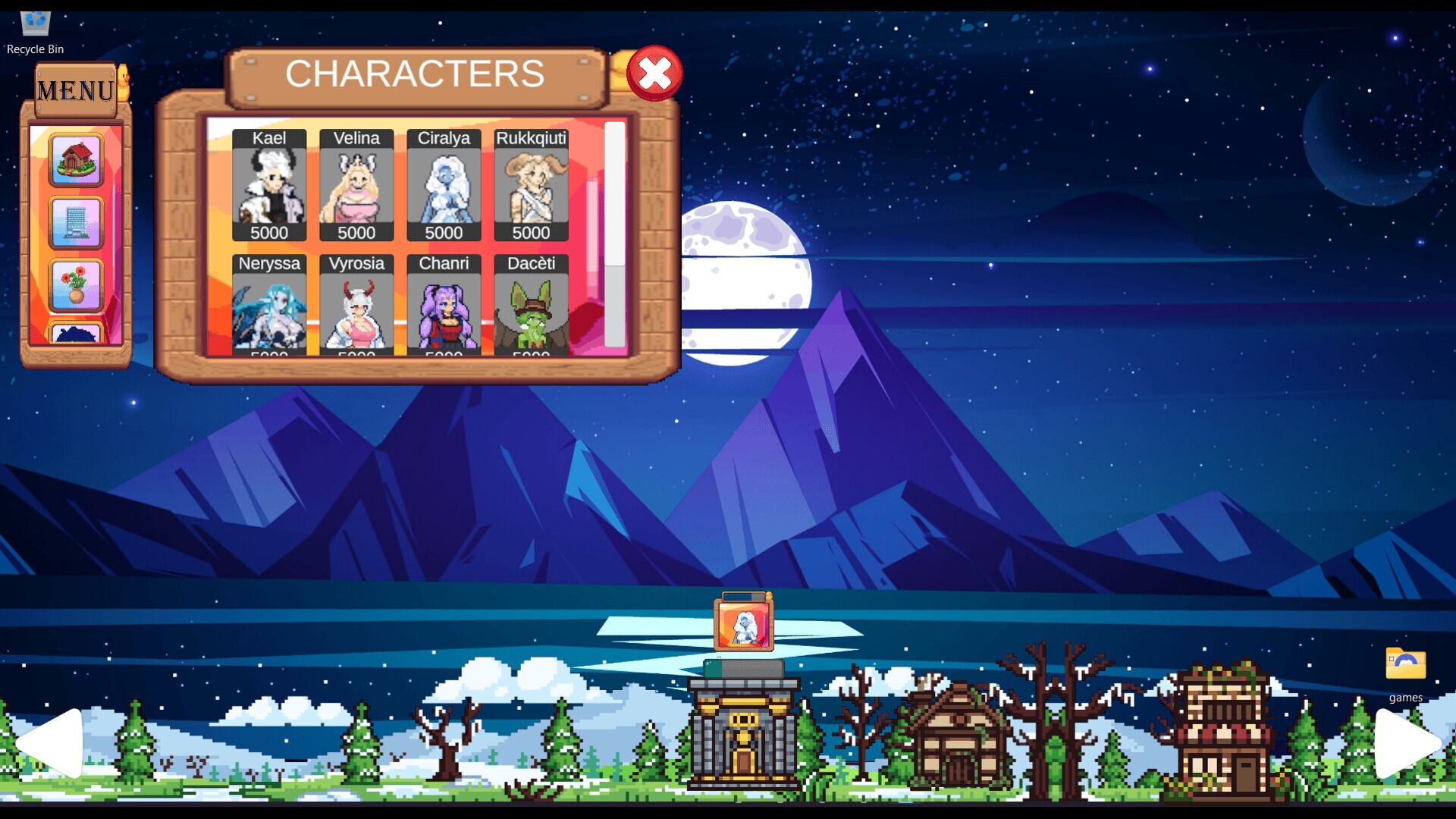Select the Kael character card

(269, 186)
